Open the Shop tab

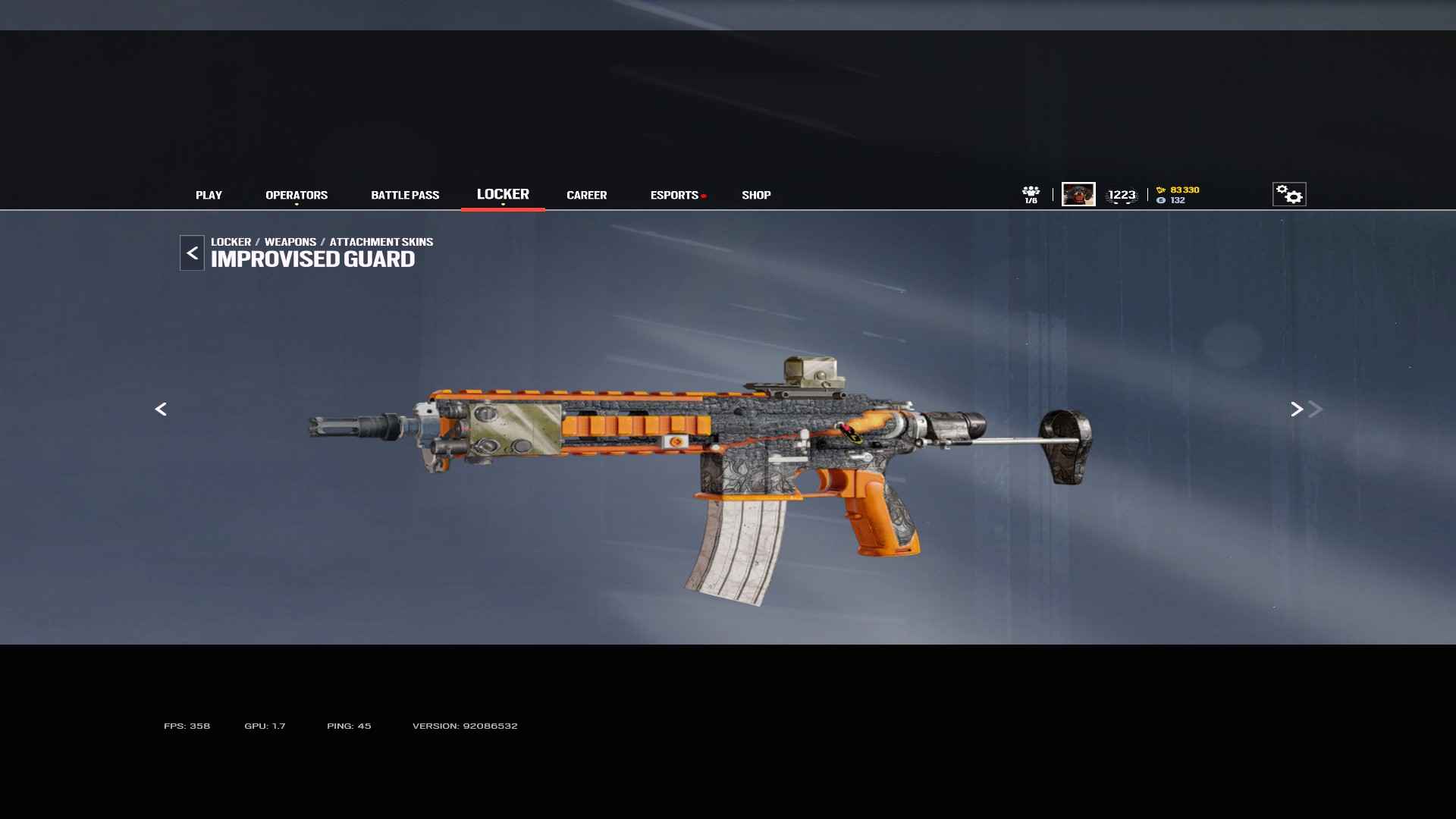point(756,196)
